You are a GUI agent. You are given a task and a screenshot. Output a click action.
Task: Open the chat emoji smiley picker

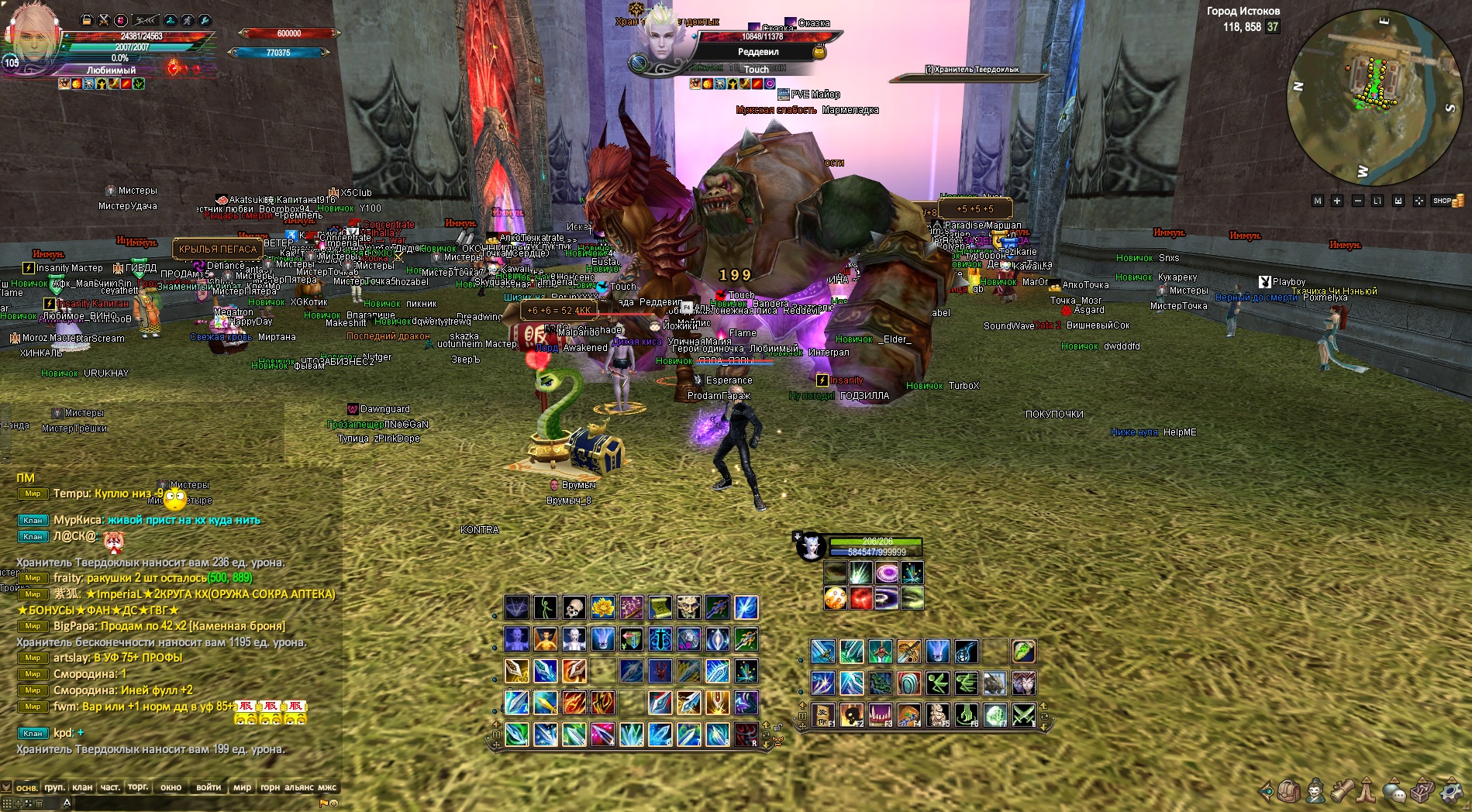coord(334,803)
